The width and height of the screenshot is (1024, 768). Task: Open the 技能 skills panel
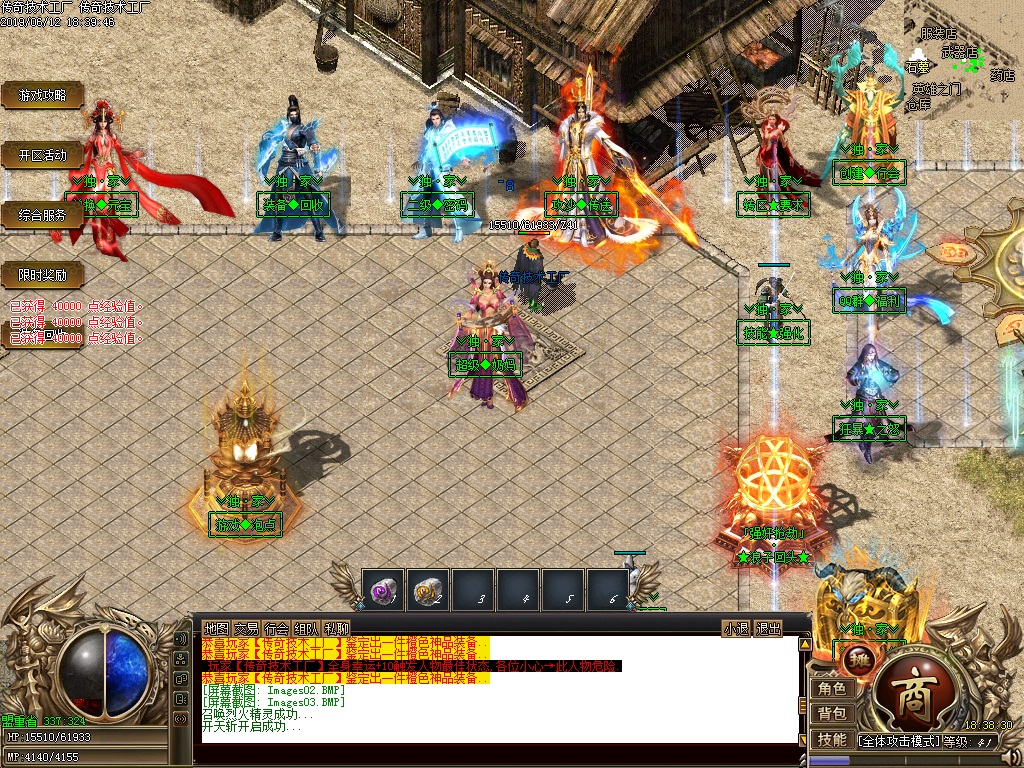[x=832, y=740]
